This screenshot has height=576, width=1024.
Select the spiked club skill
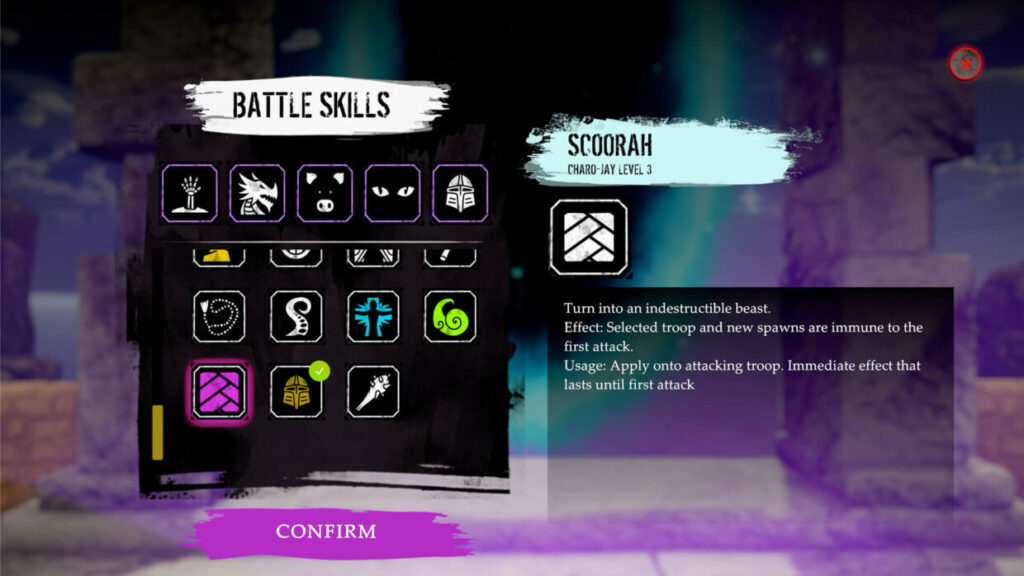pos(373,391)
